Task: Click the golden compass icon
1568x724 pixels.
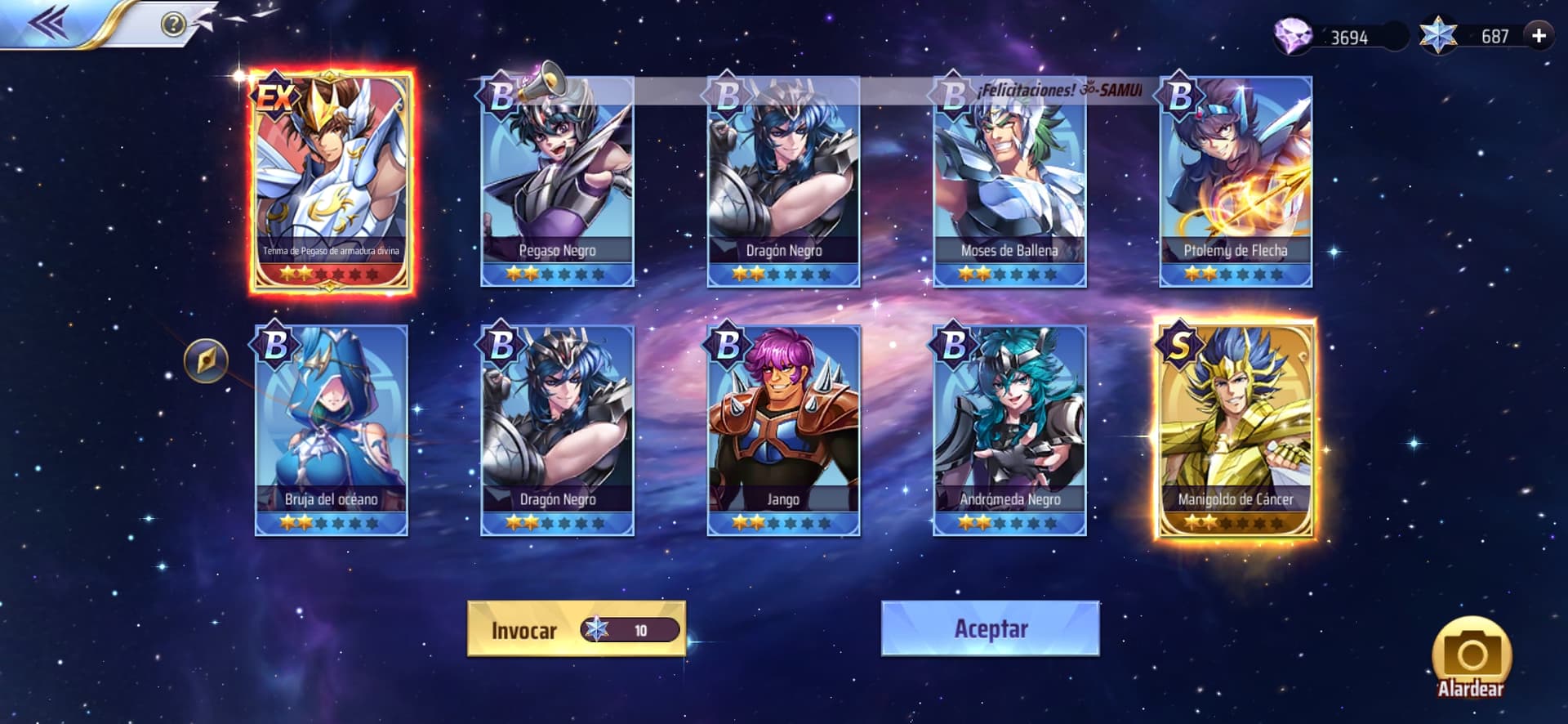Action: click(x=206, y=360)
